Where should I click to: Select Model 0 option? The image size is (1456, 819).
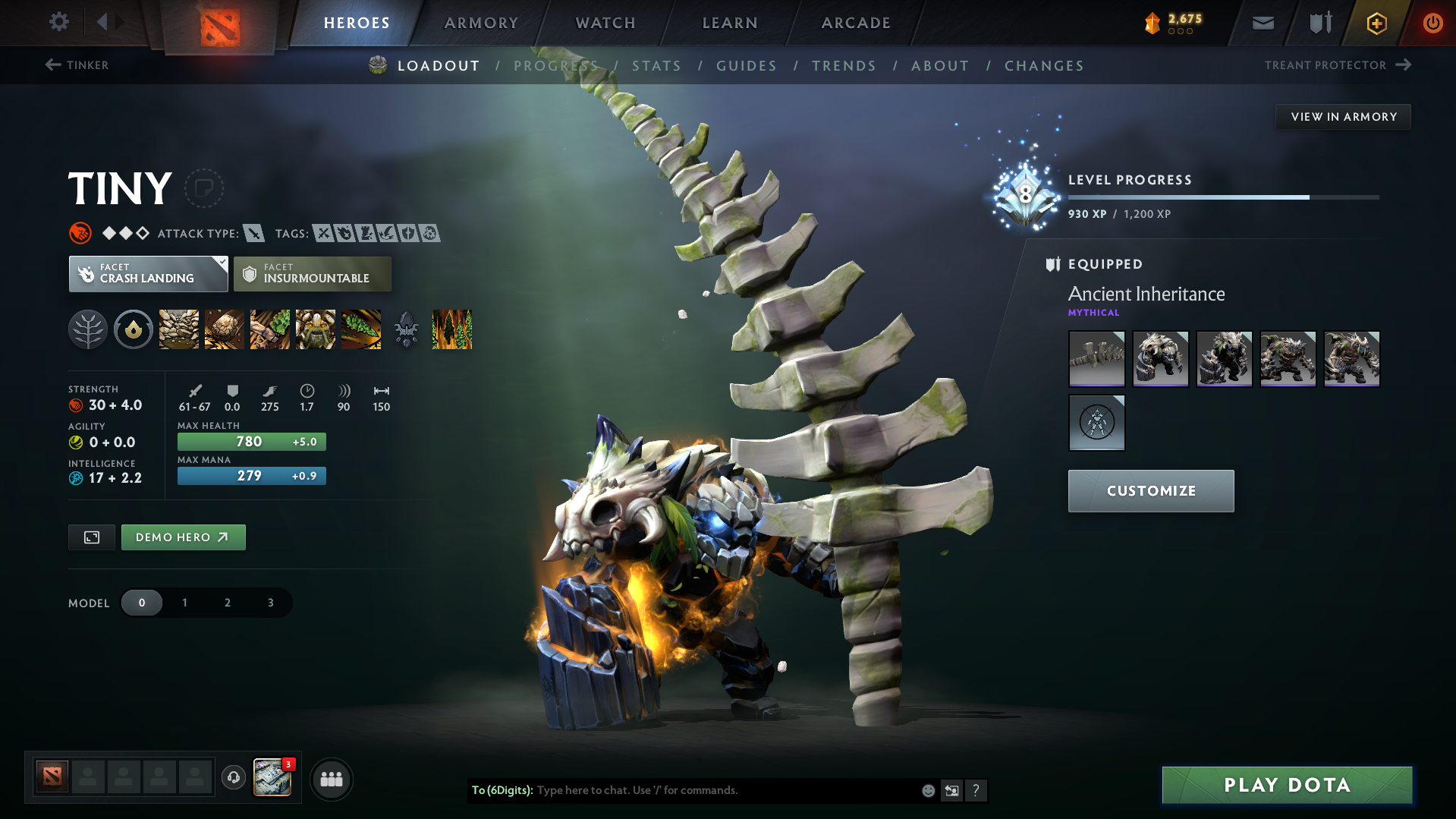tap(142, 602)
